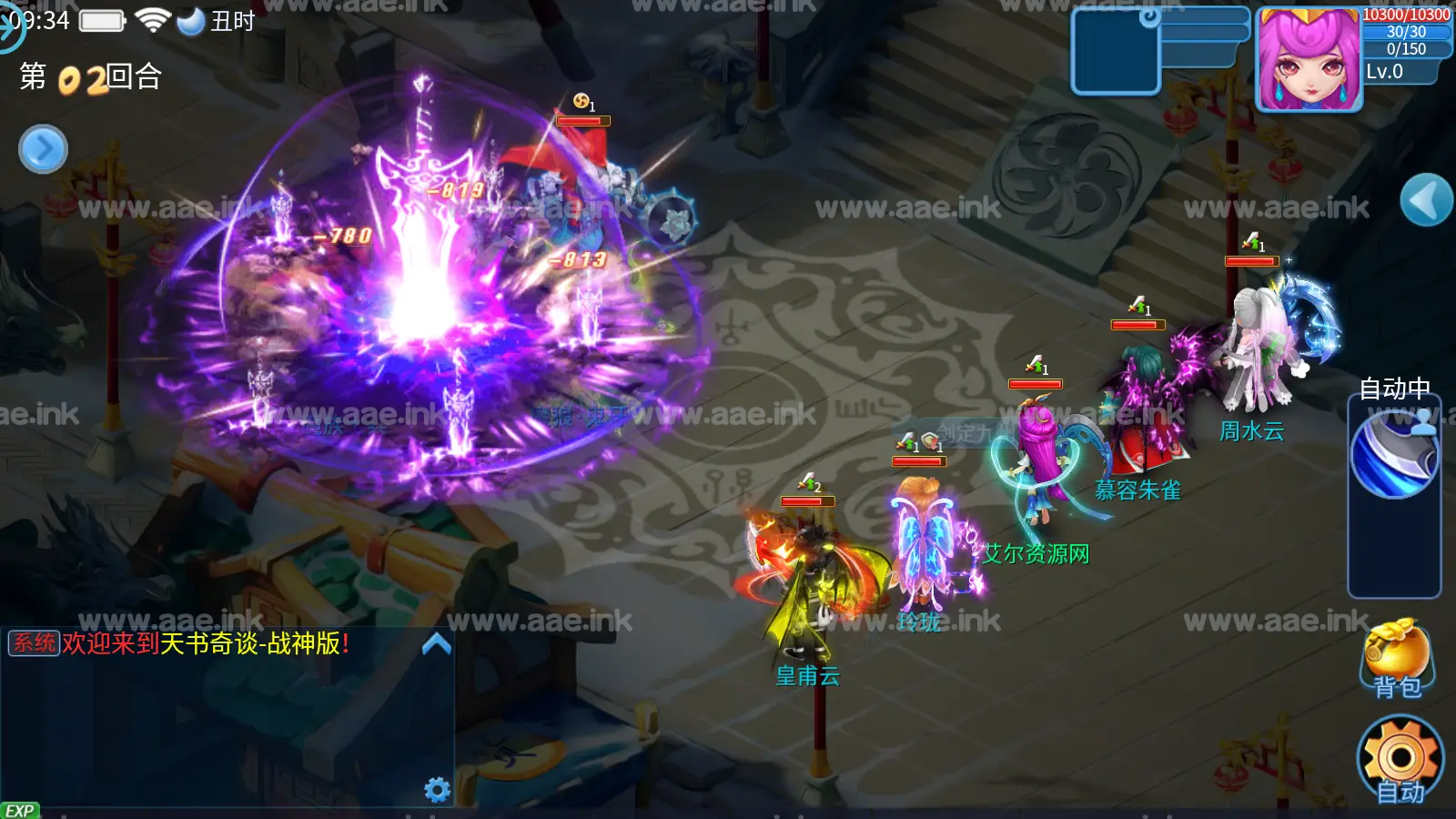Click the blue right-arrow button under round counter

point(43,149)
